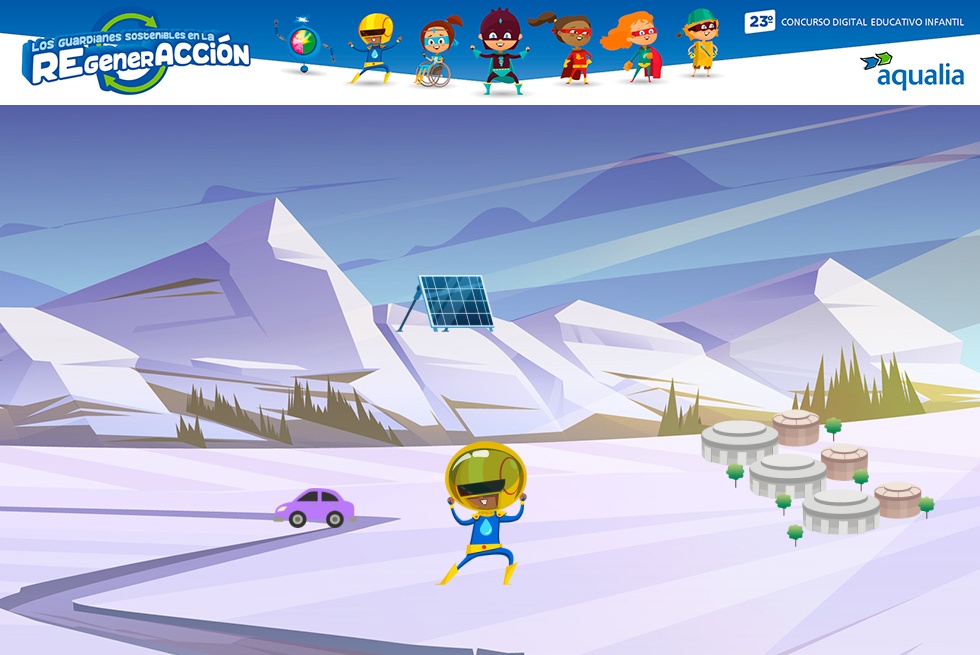Open the aqualia logo link

pyautogui.click(x=912, y=70)
